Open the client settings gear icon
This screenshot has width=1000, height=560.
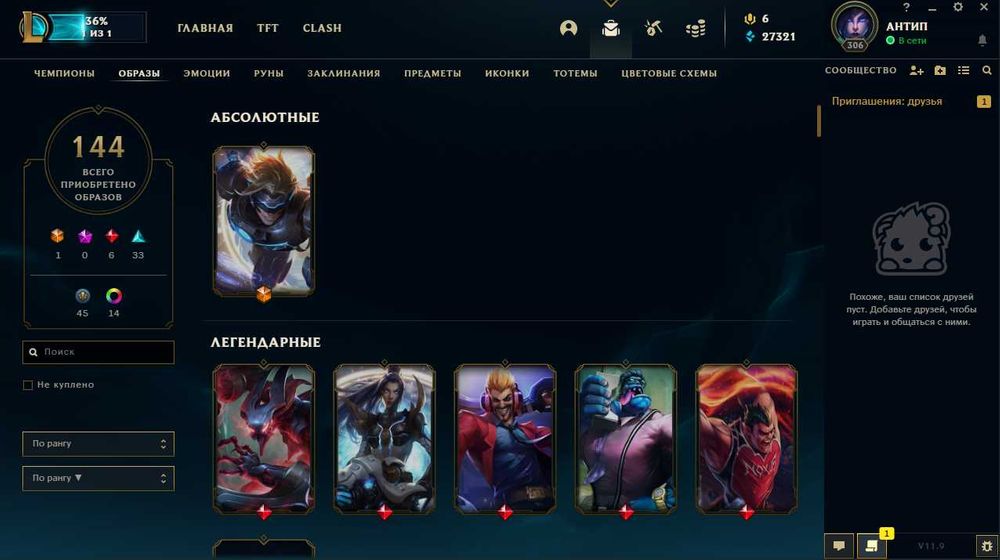[x=957, y=7]
